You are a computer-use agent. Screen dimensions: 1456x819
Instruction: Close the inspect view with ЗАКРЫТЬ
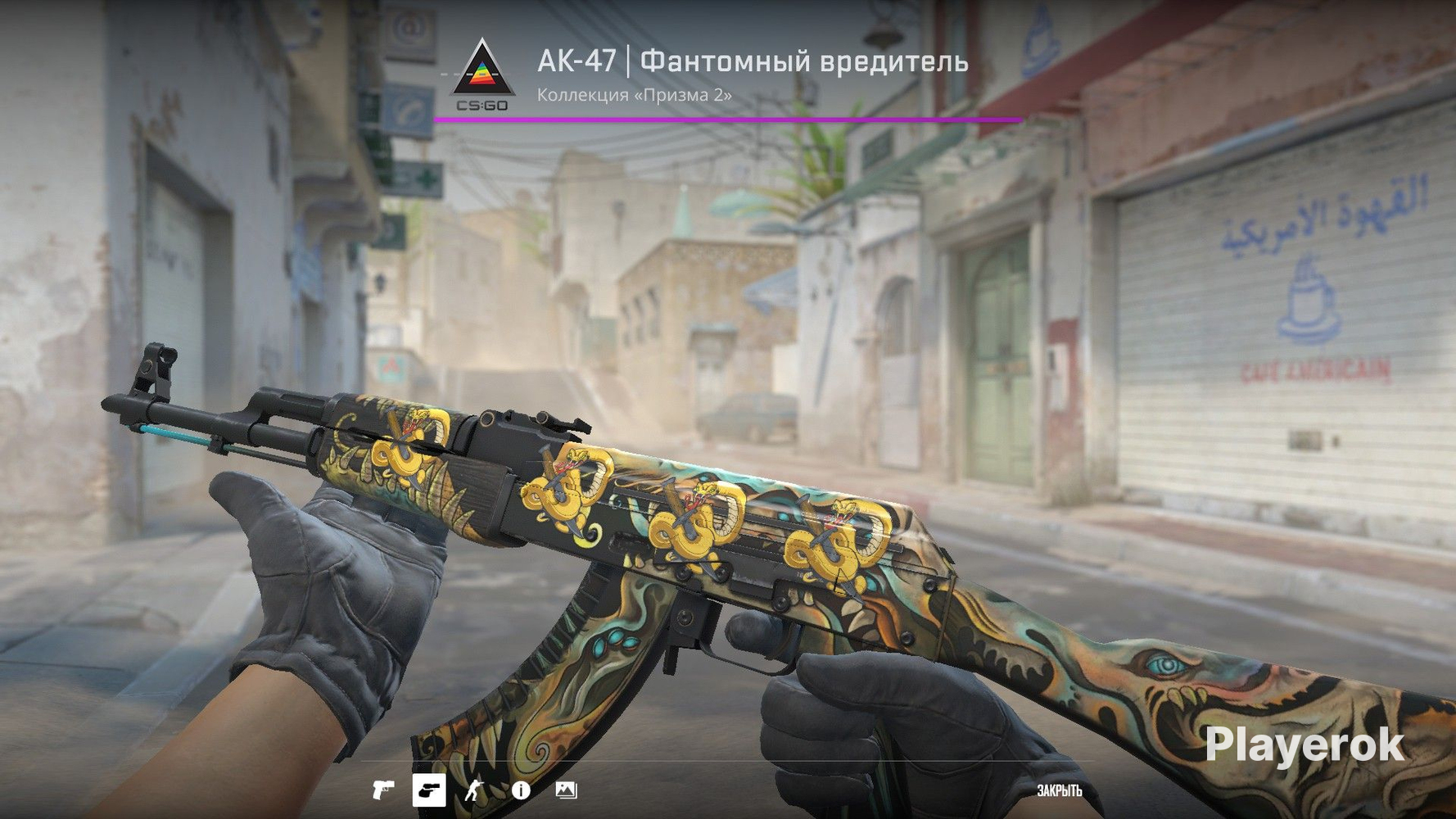(x=1059, y=790)
